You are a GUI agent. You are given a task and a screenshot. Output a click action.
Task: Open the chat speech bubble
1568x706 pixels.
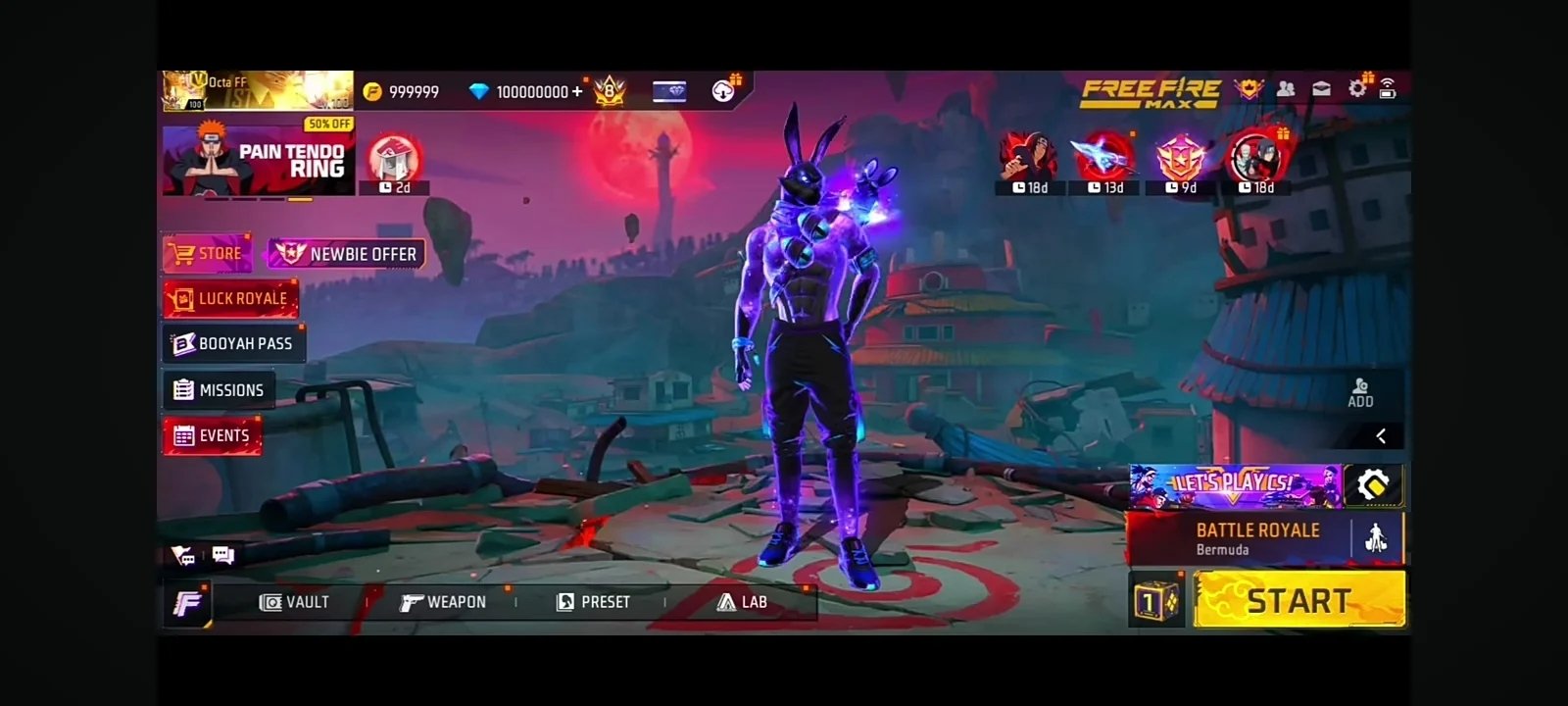point(223,556)
